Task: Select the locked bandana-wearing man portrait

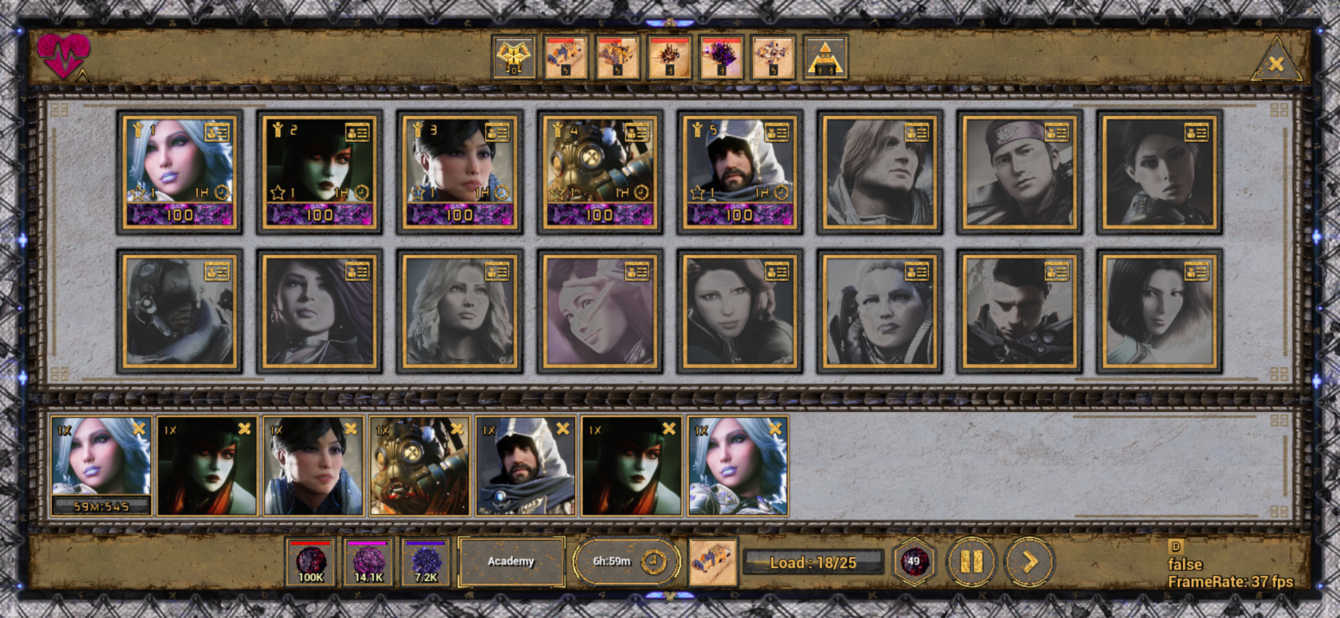Action: (1019, 171)
